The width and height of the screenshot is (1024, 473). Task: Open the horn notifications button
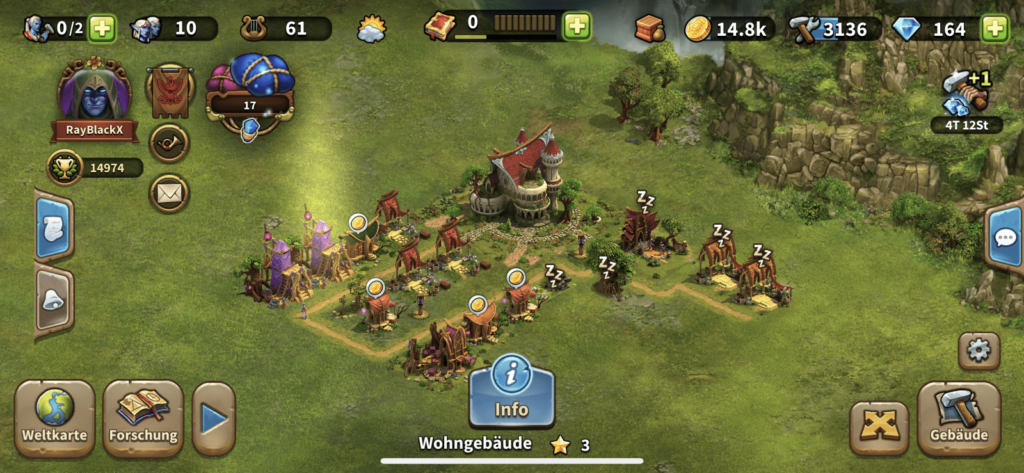(169, 142)
